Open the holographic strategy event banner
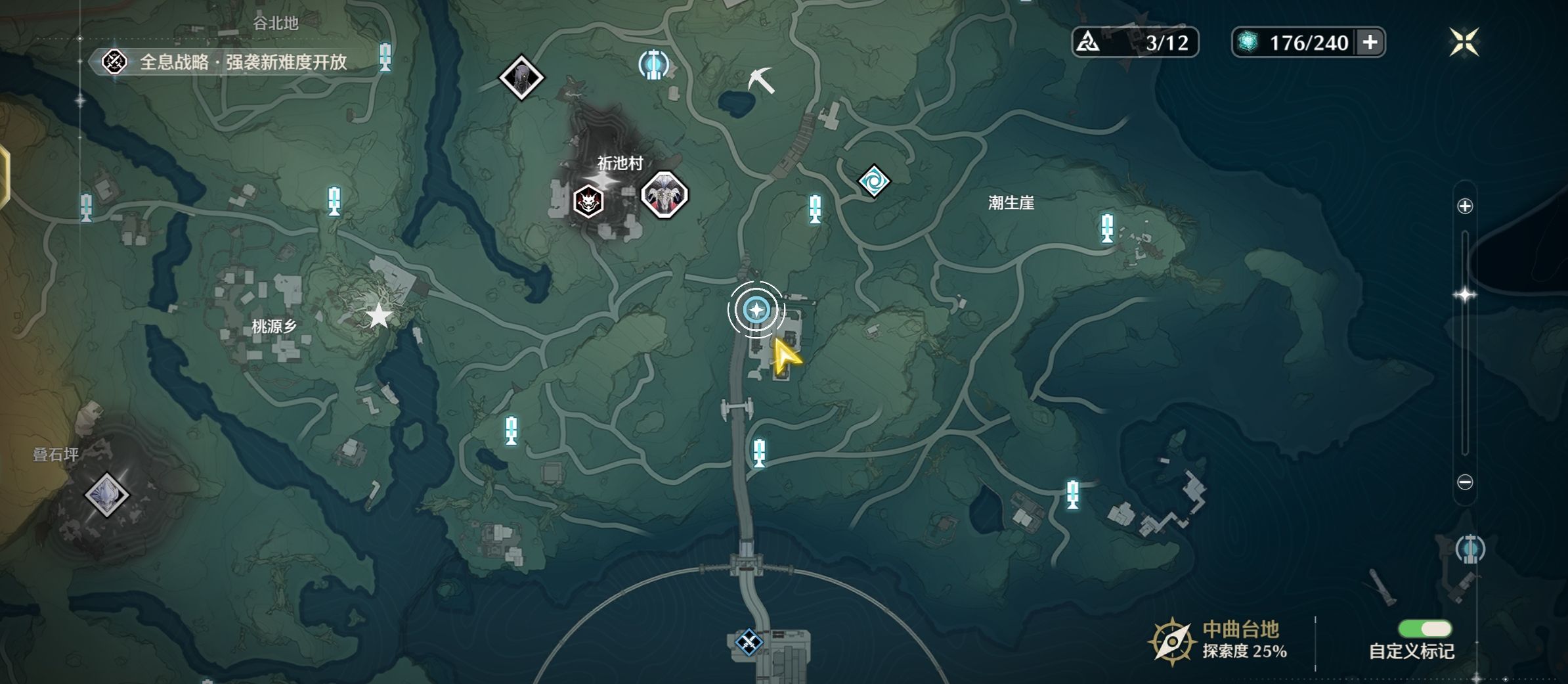This screenshot has width=1568, height=684. [x=227, y=62]
